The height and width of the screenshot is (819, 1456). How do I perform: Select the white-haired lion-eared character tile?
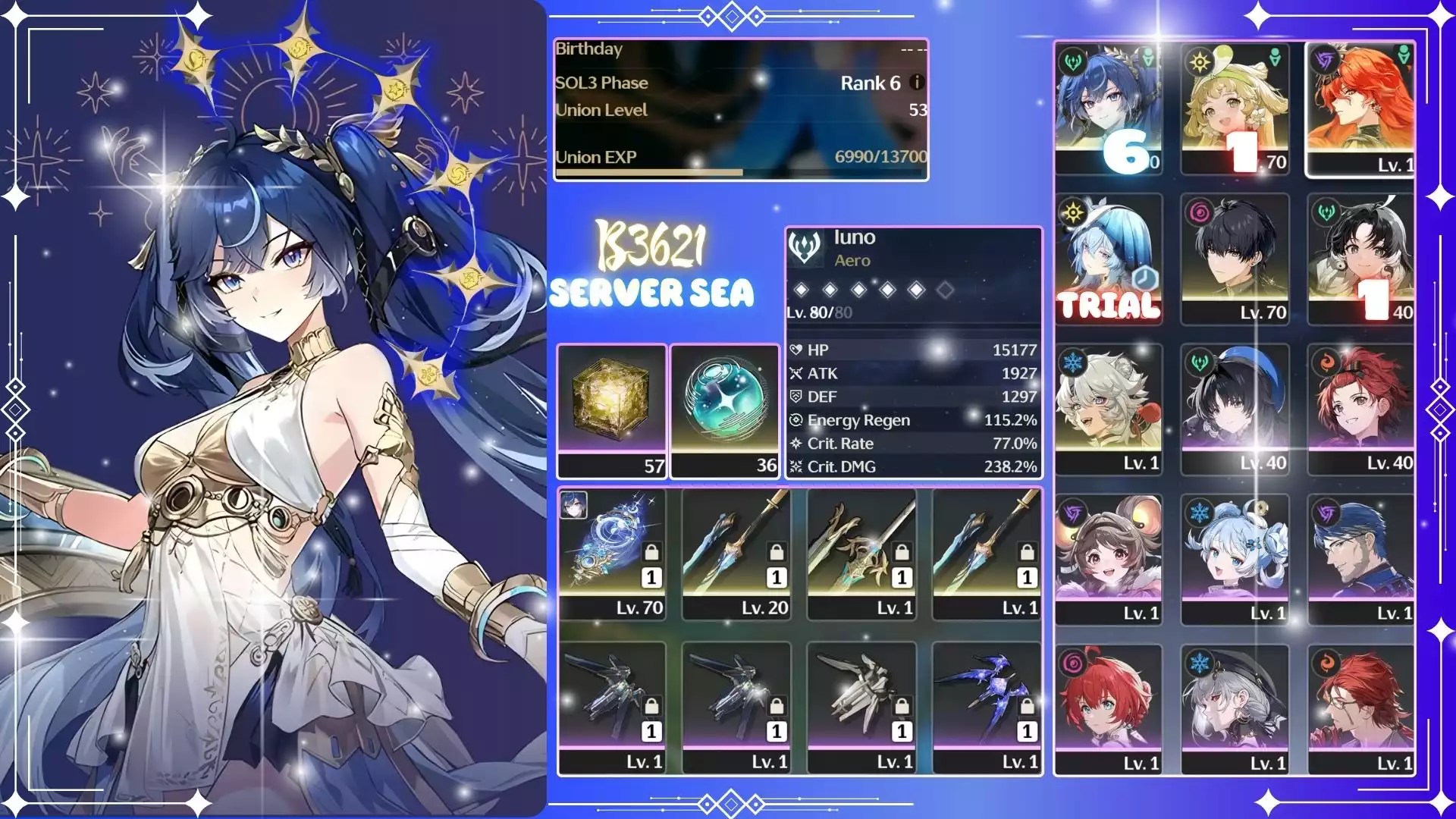1108,408
